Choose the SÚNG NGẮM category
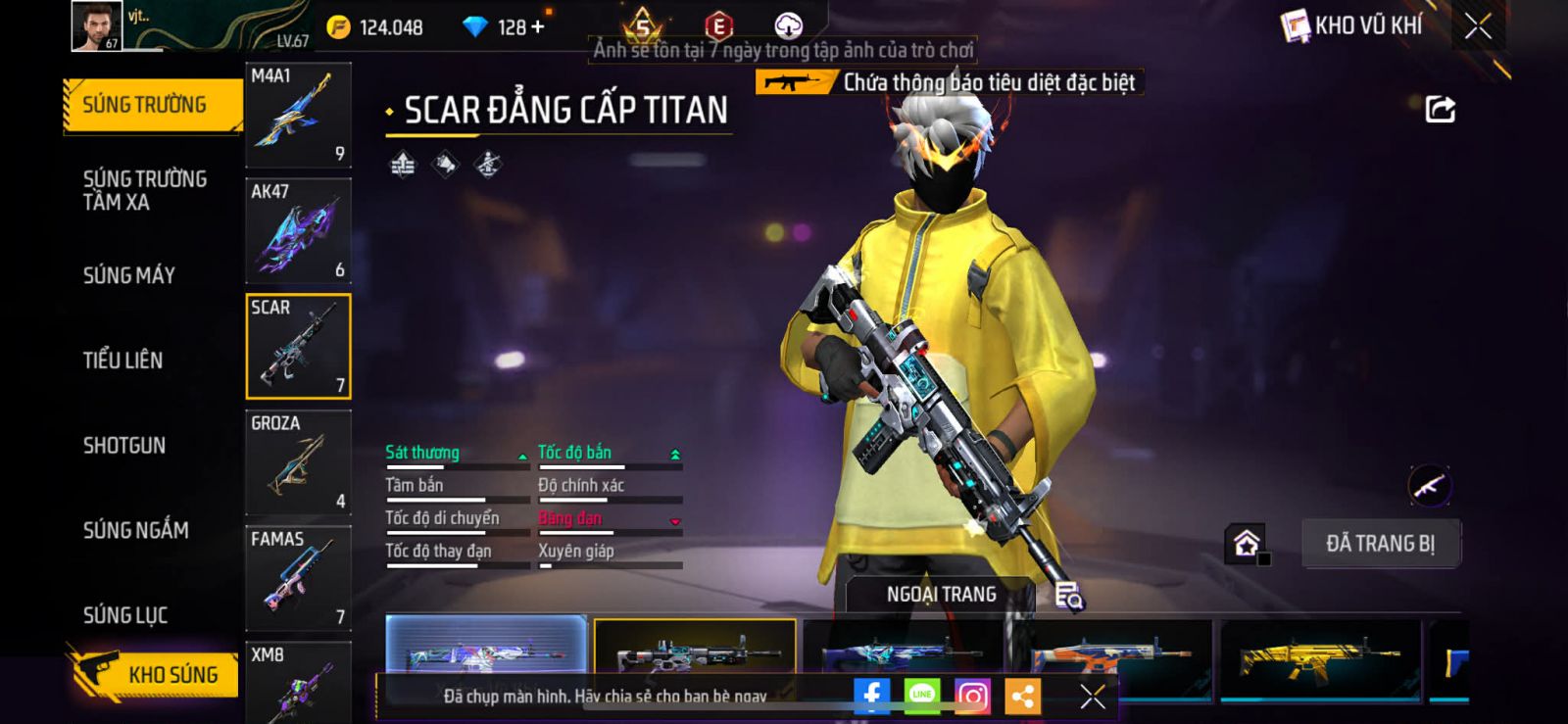This screenshot has height=724, width=1568. point(135,530)
